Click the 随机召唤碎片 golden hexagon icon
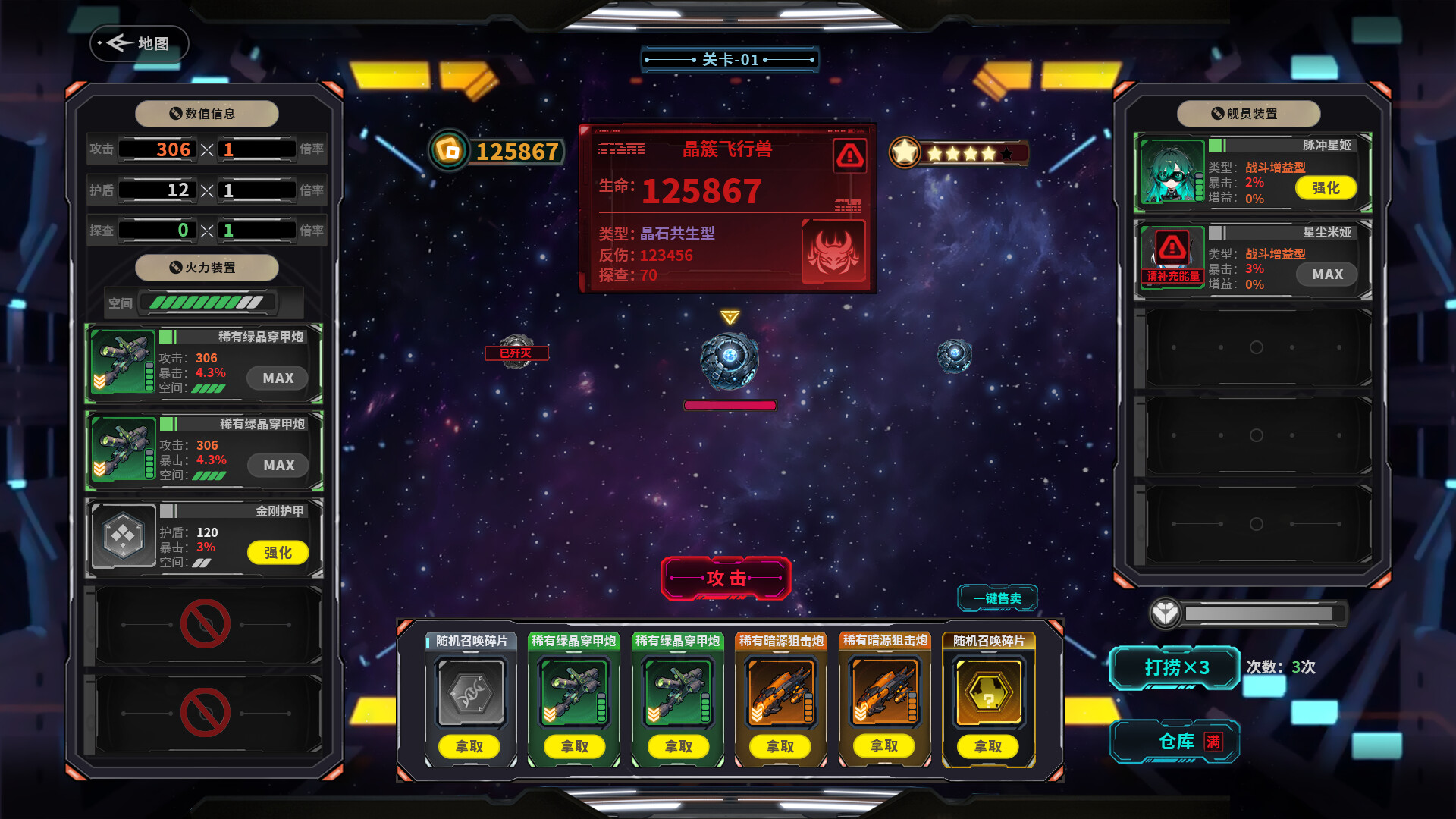 (x=988, y=692)
